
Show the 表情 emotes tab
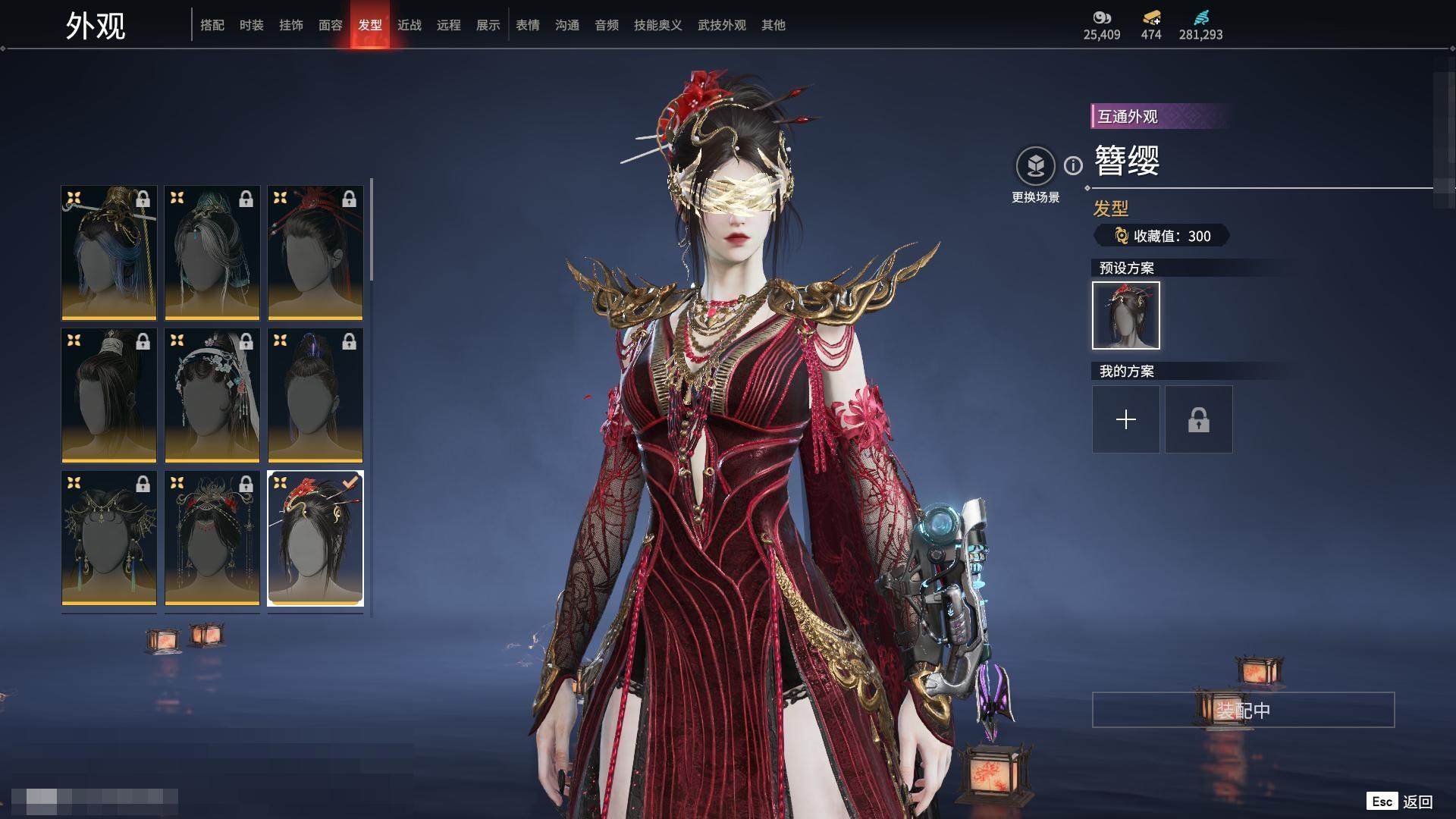[x=528, y=25]
